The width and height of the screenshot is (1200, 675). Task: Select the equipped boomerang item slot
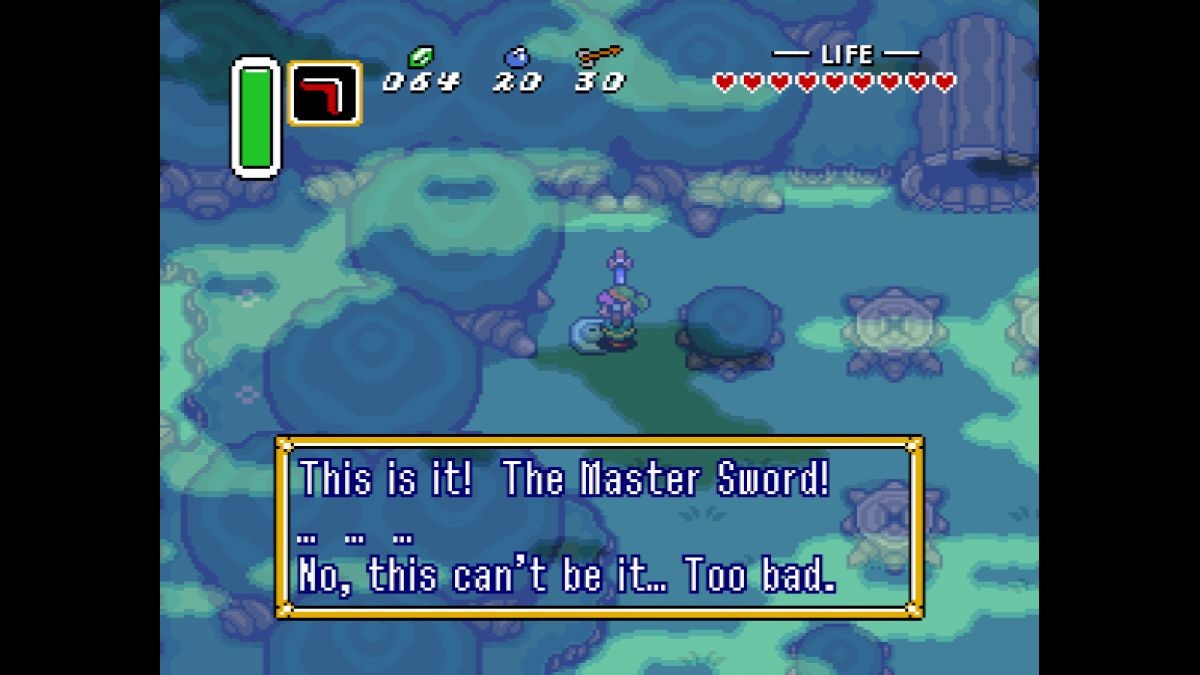(325, 93)
